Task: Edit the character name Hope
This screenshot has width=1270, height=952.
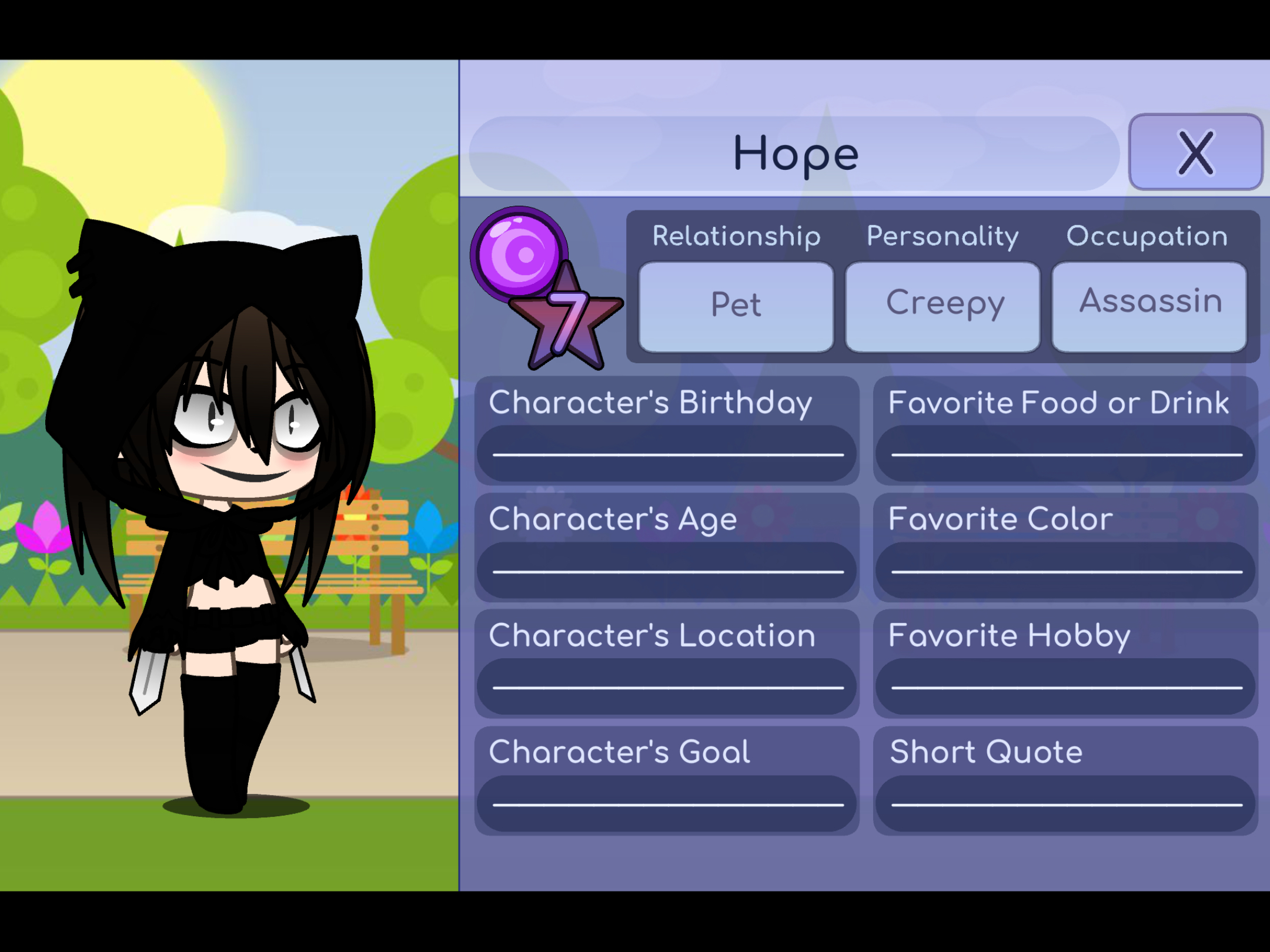Action: coord(795,154)
